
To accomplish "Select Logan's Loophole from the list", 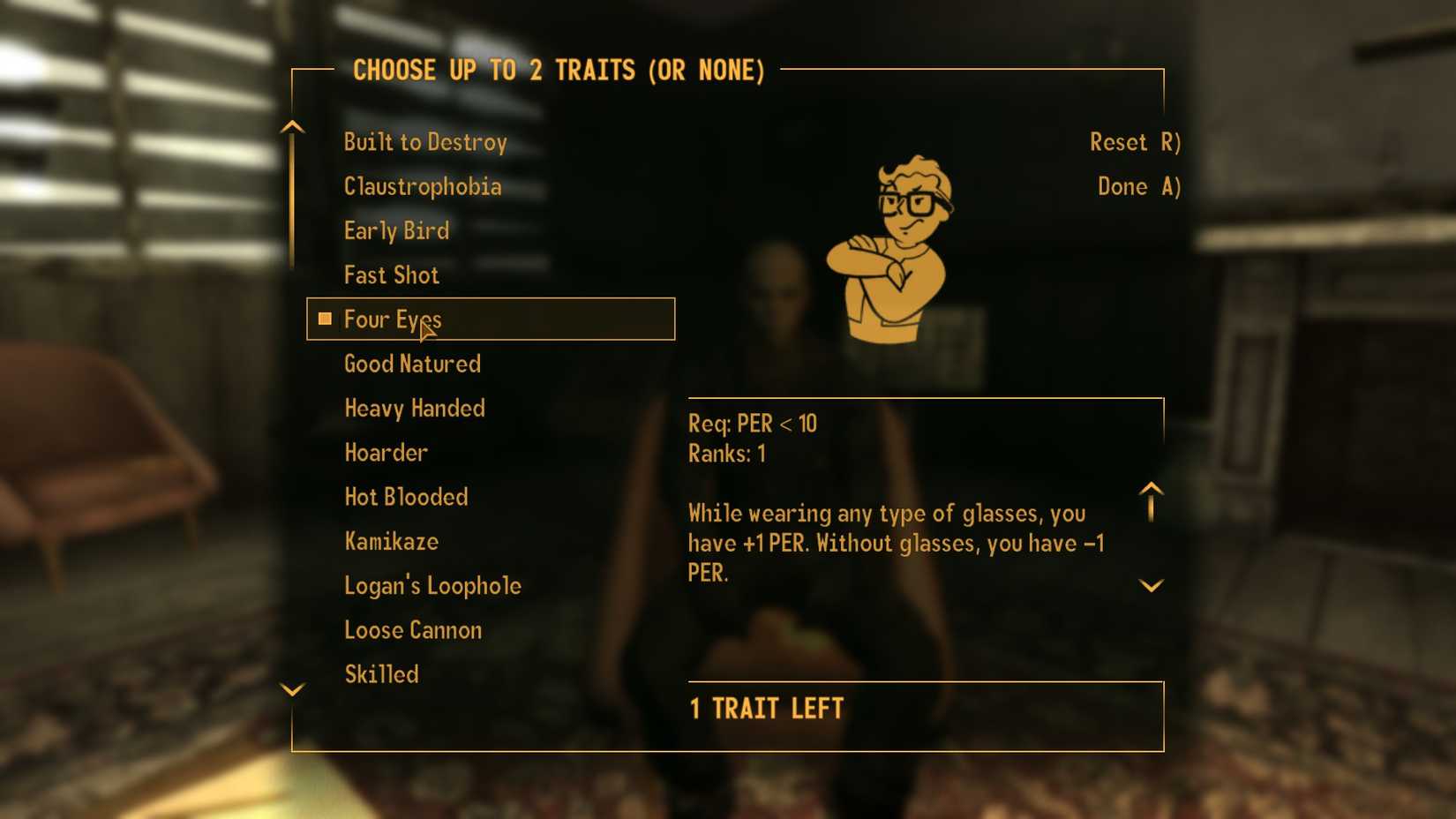I will tap(432, 585).
